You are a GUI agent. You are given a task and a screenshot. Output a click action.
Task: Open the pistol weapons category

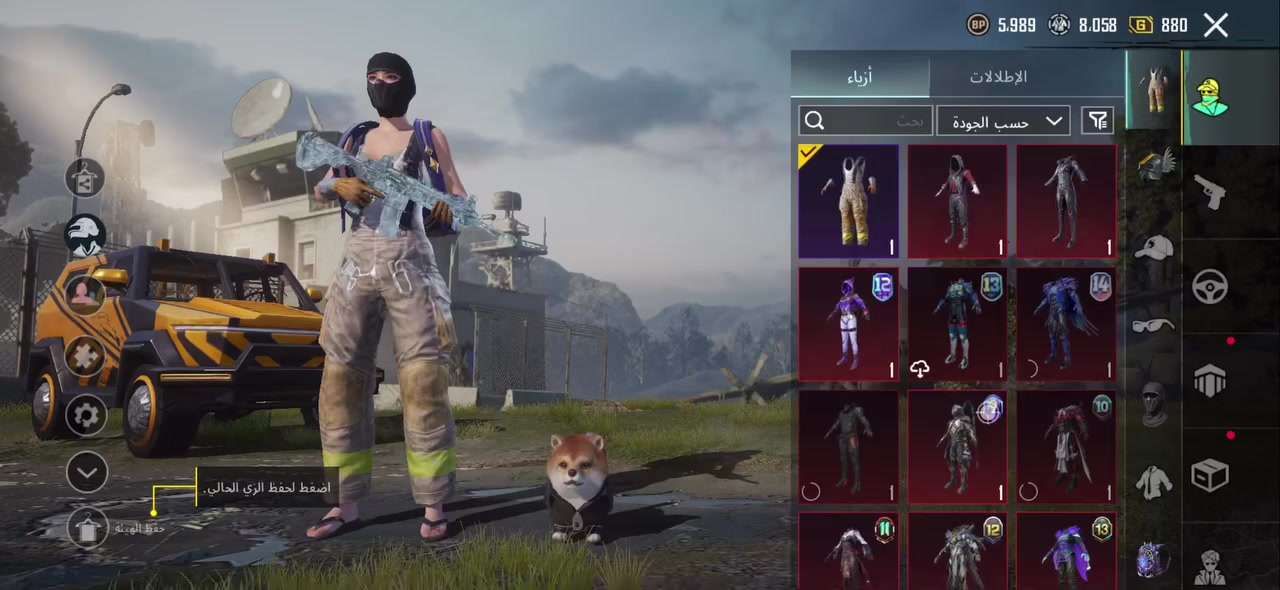[x=1210, y=192]
